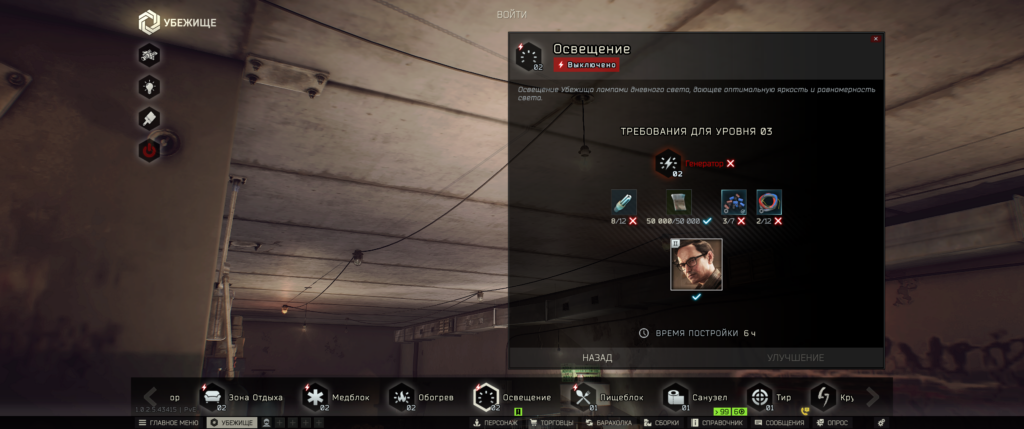Select the roubles money requirement icon
1024x429 pixels.
pyautogui.click(x=679, y=202)
